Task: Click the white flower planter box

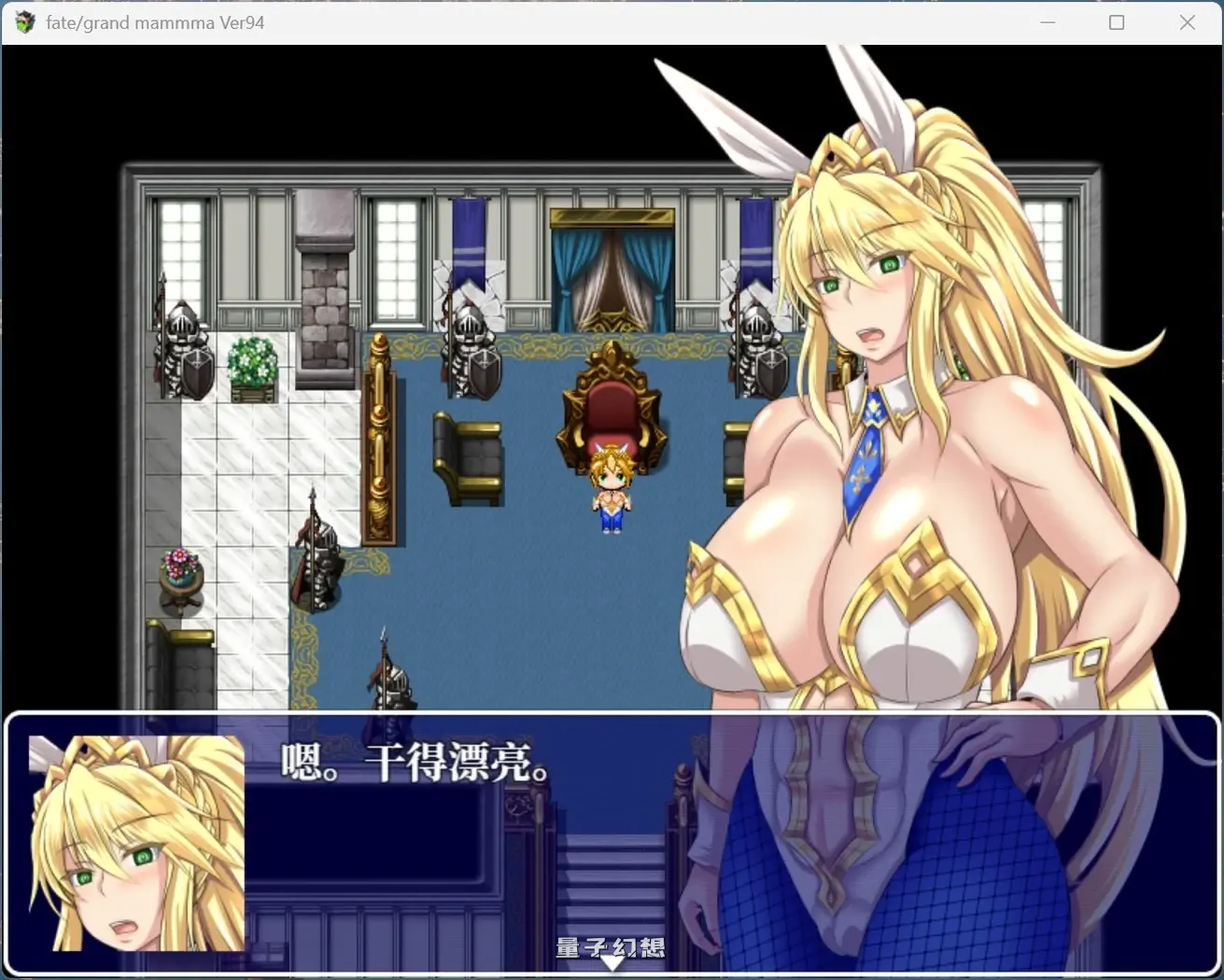Action: (x=252, y=364)
